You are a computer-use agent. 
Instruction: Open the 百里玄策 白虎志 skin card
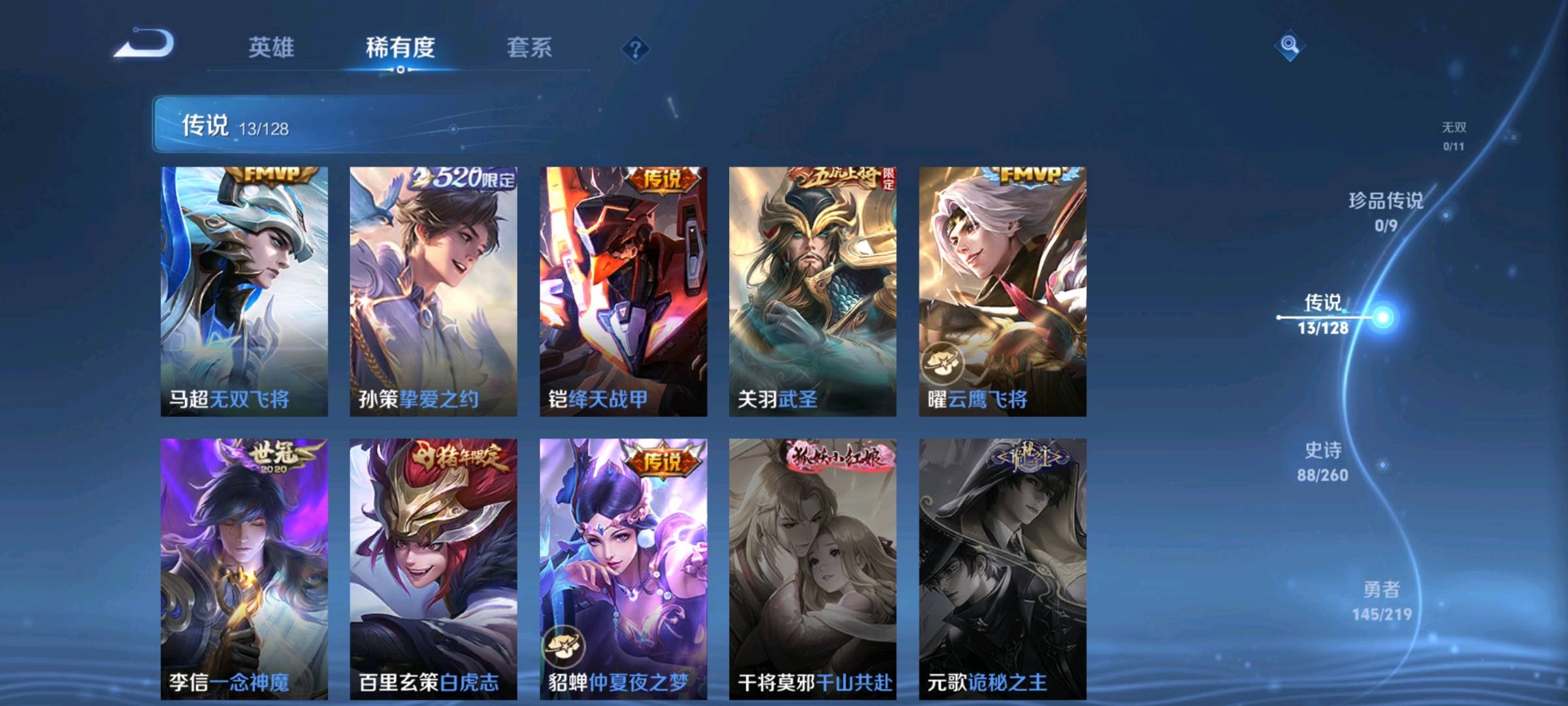click(x=433, y=569)
